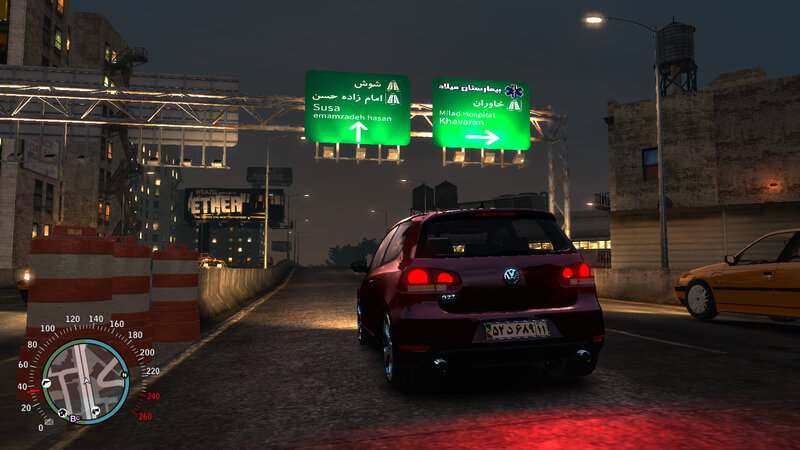
Task: Click the circular radar minimap
Action: (x=85, y=381)
